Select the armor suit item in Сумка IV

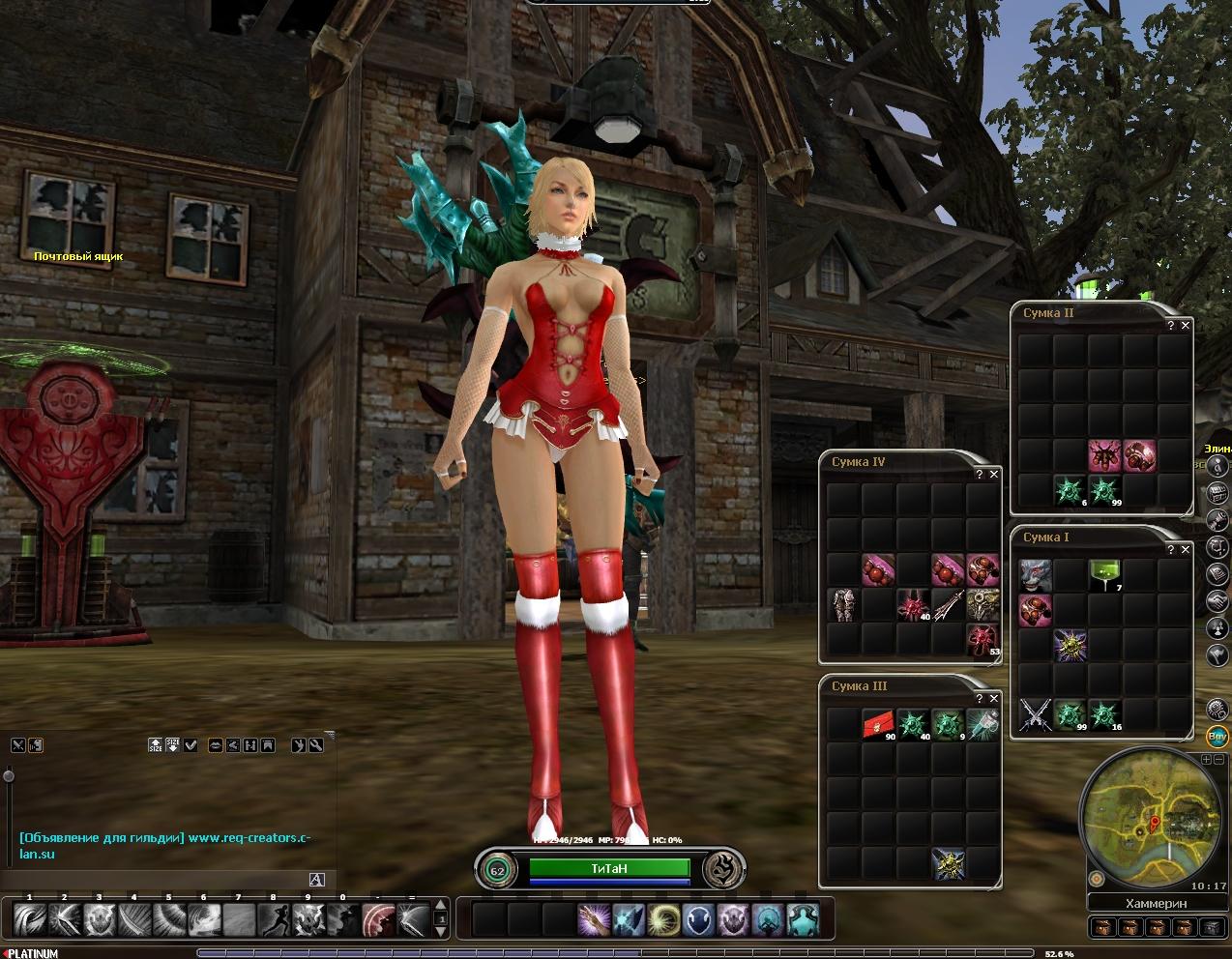tap(844, 603)
